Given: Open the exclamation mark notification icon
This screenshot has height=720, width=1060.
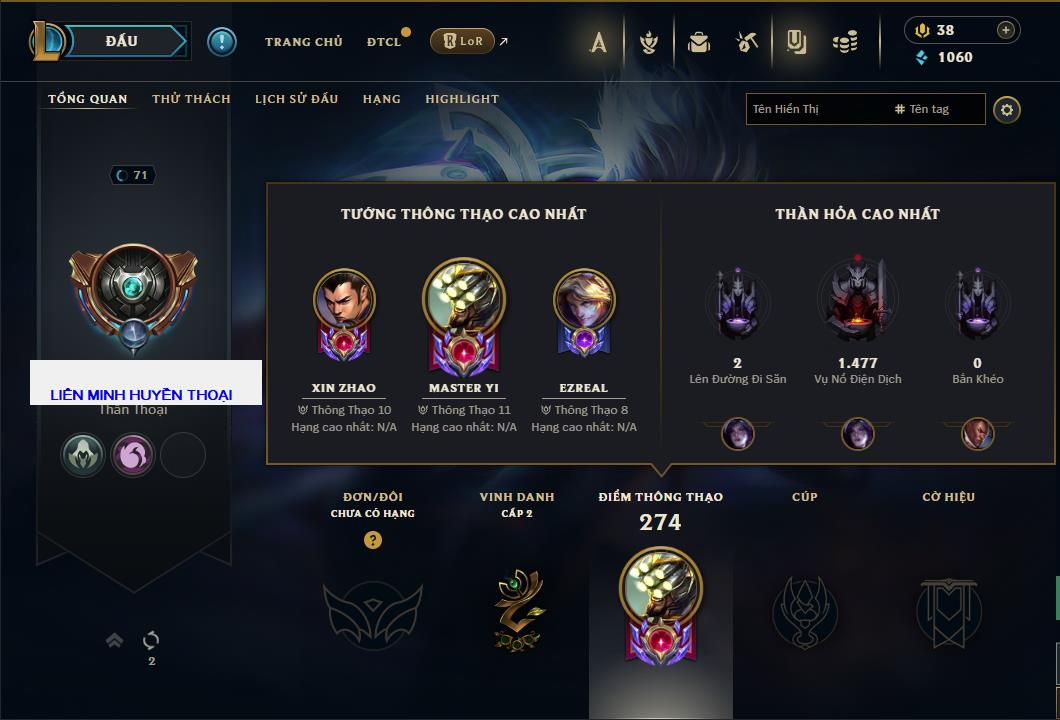Looking at the screenshot, I should point(222,42).
